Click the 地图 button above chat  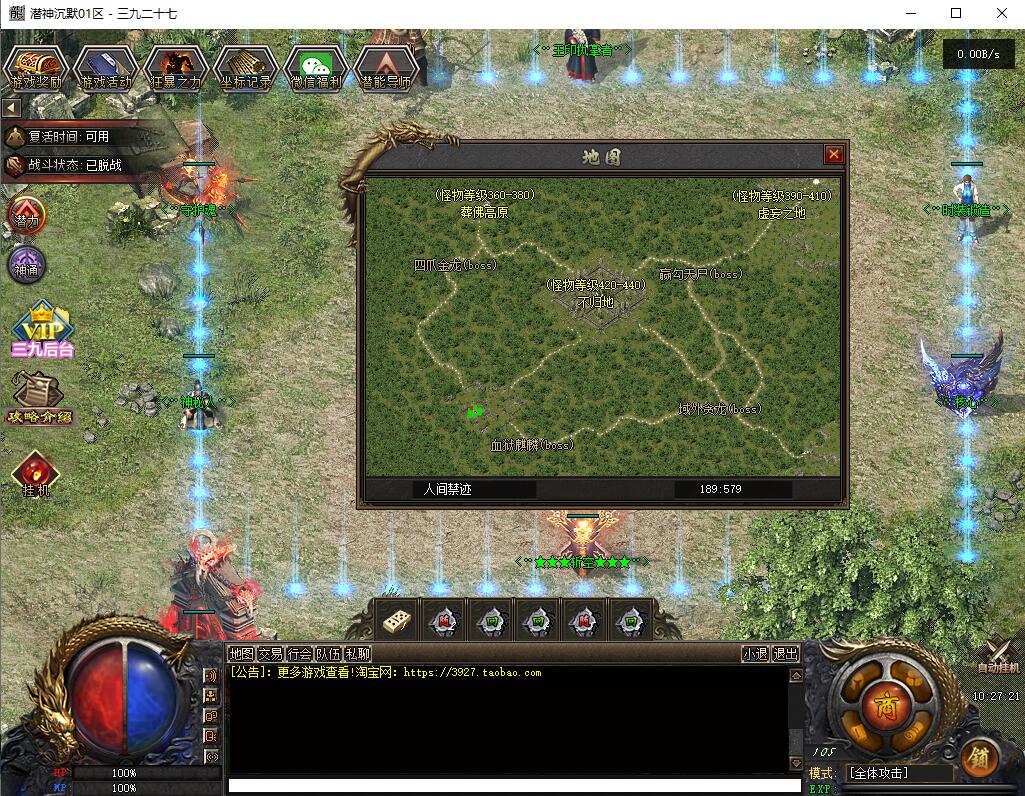point(241,654)
